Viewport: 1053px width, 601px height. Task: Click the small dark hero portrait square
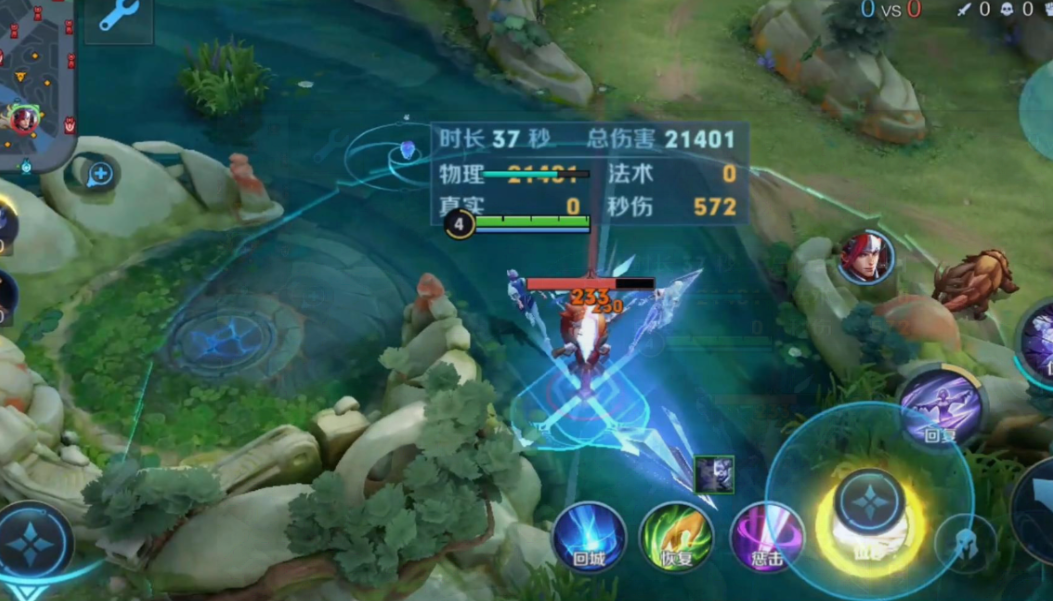pyautogui.click(x=714, y=474)
